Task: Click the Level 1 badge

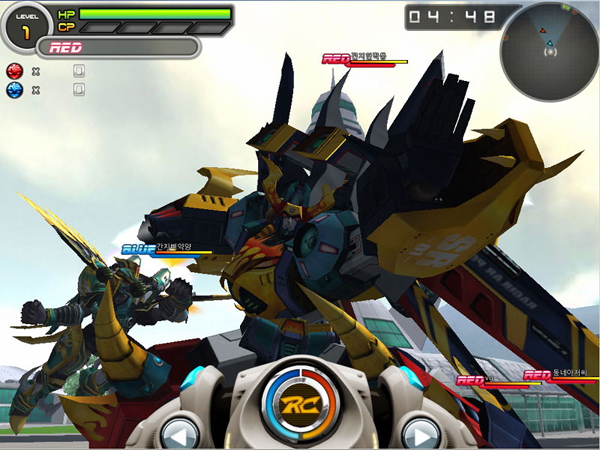Action: pos(25,26)
